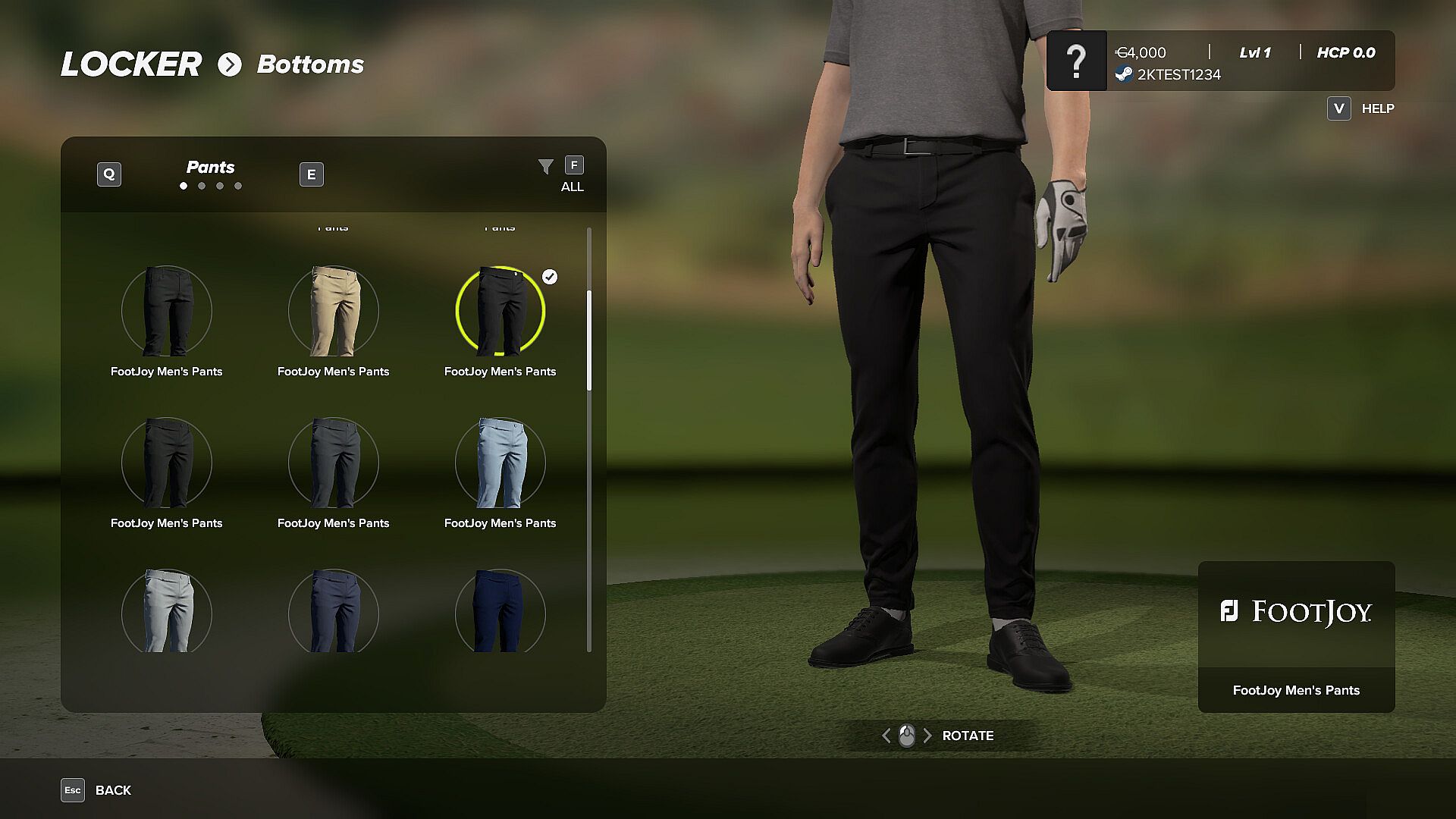Image resolution: width=1456 pixels, height=819 pixels.
Task: Click the pants list scrollbar
Action: pyautogui.click(x=589, y=341)
